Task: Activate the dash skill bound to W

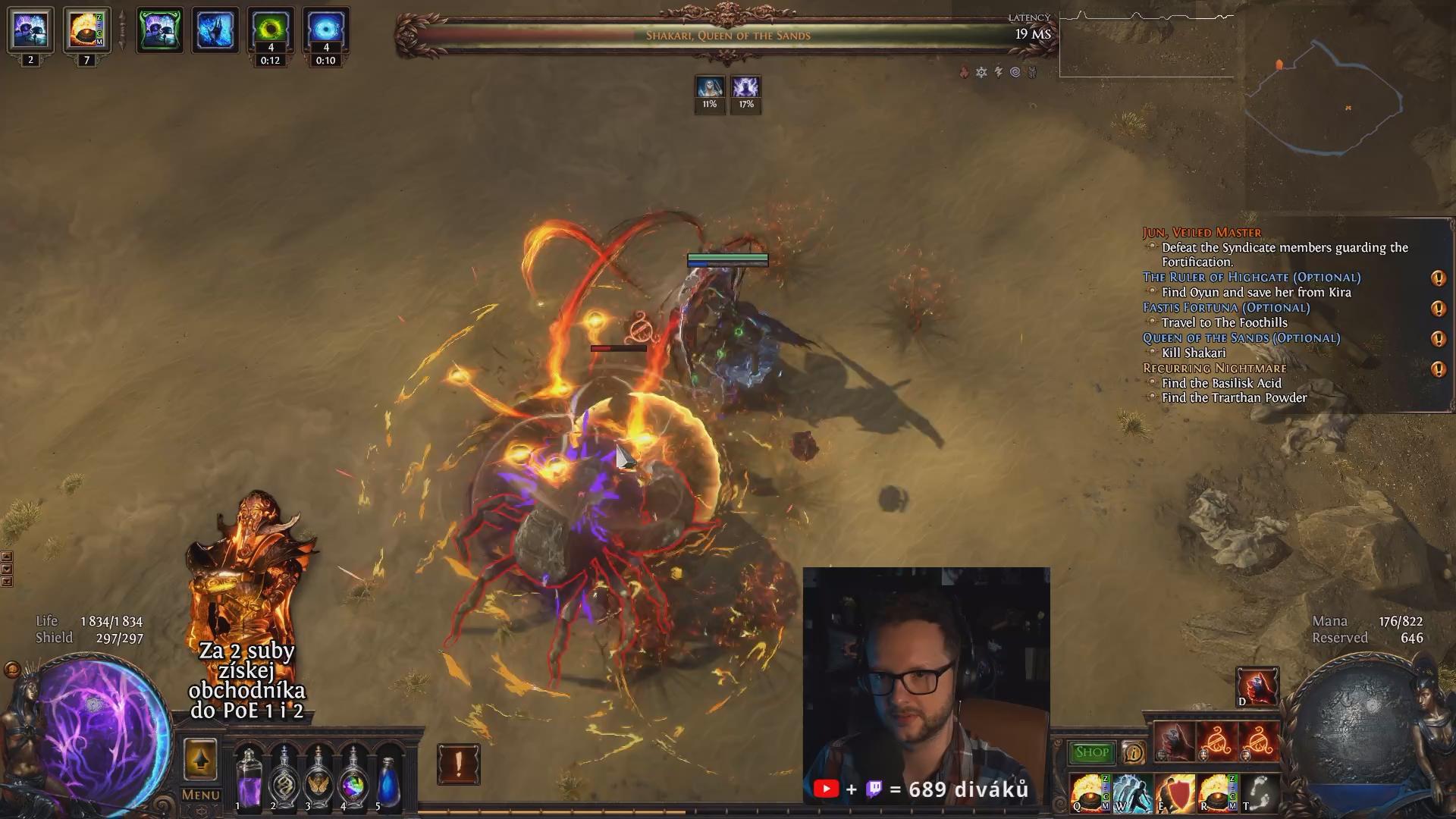Action: pyautogui.click(x=1131, y=792)
